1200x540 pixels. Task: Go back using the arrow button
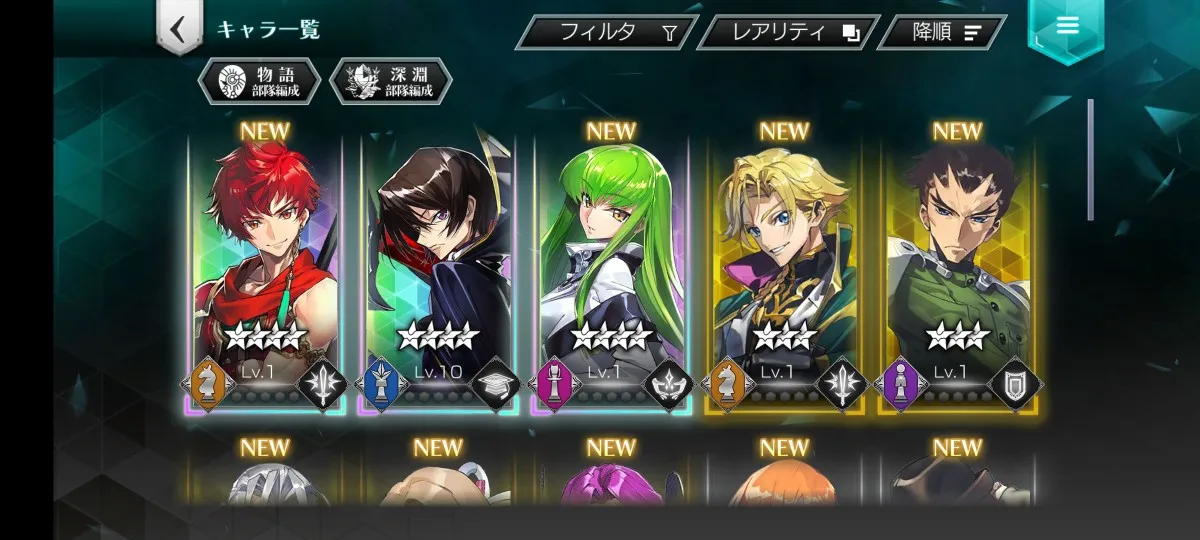pos(178,29)
